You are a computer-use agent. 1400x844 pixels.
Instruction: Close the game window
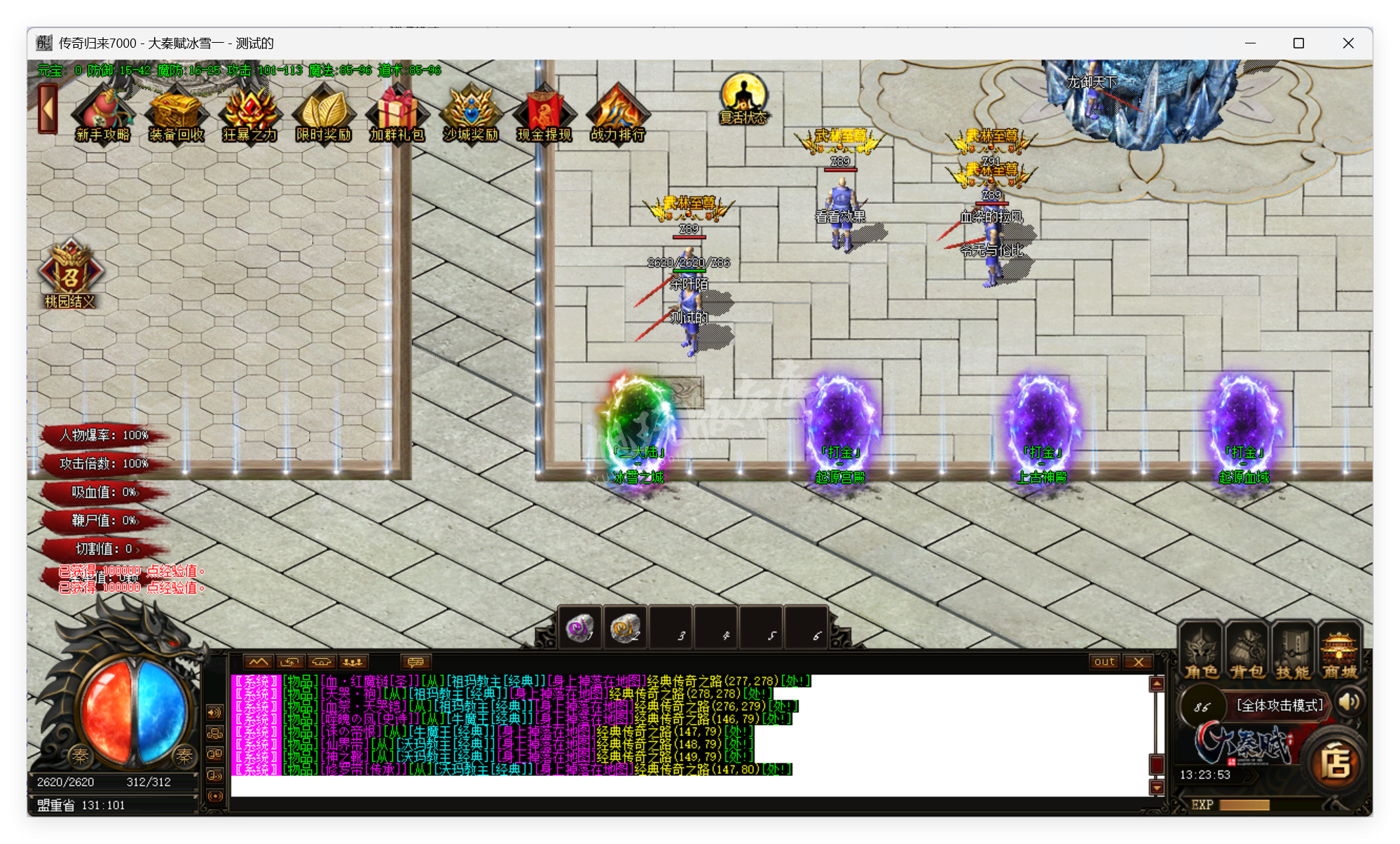pos(1348,43)
